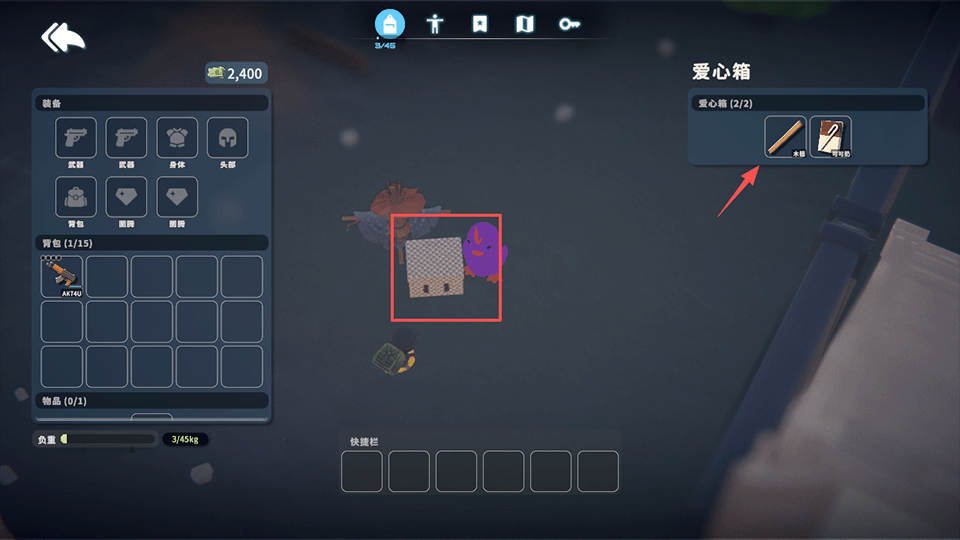
Task: Open the character figure tab
Action: (x=435, y=24)
